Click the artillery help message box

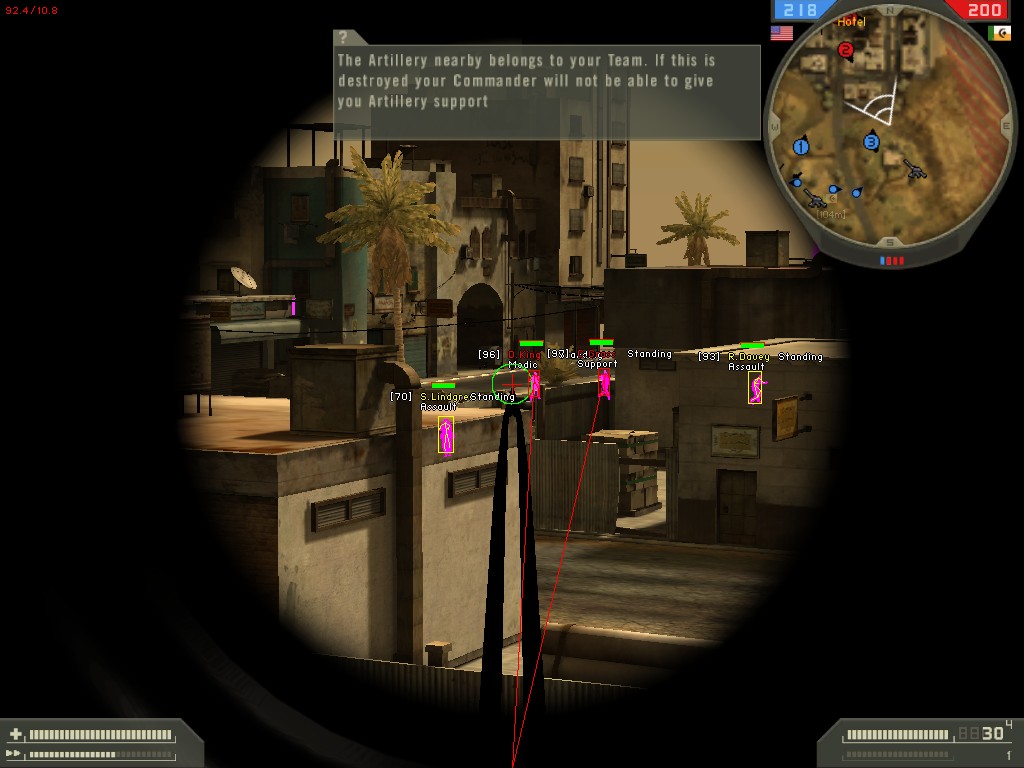point(546,84)
